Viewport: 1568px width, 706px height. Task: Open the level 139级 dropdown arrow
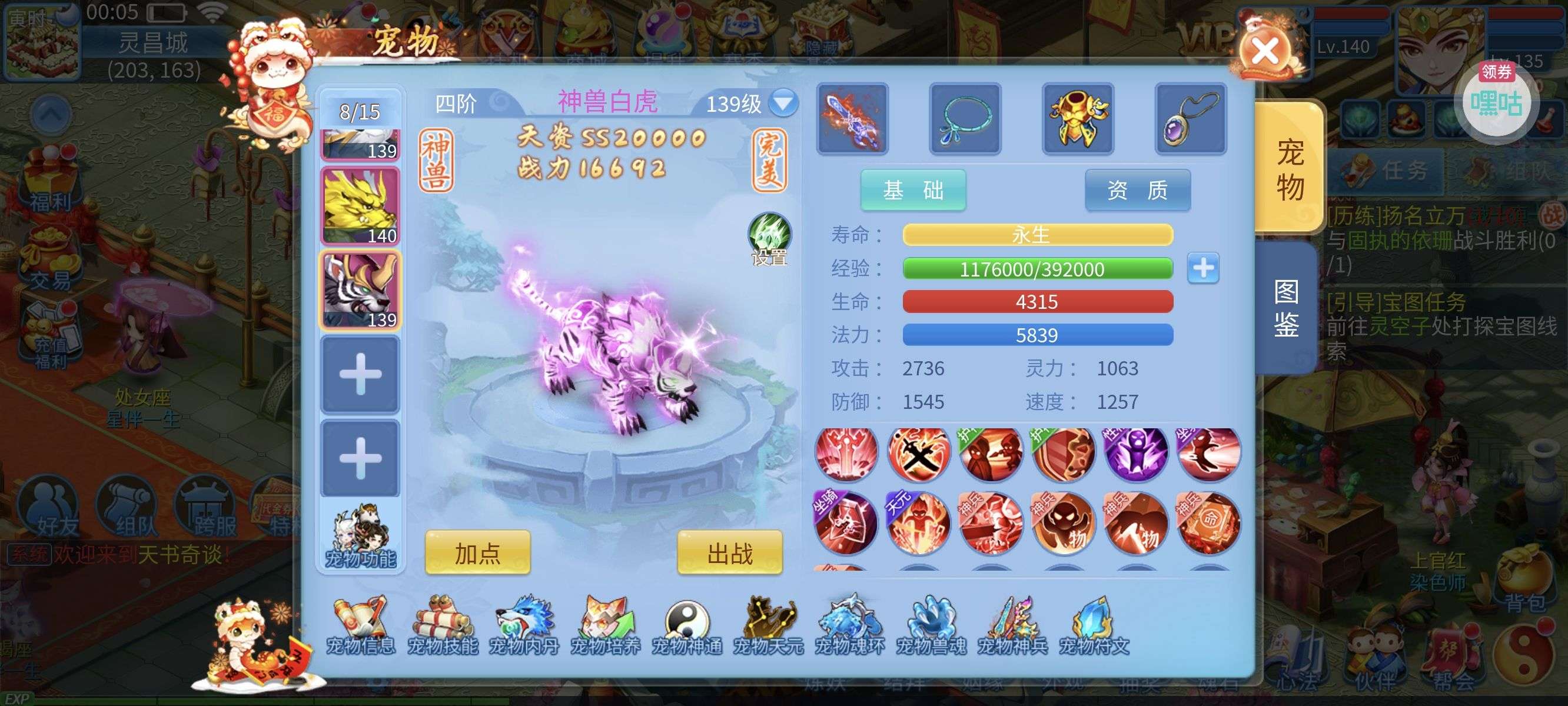tap(783, 102)
